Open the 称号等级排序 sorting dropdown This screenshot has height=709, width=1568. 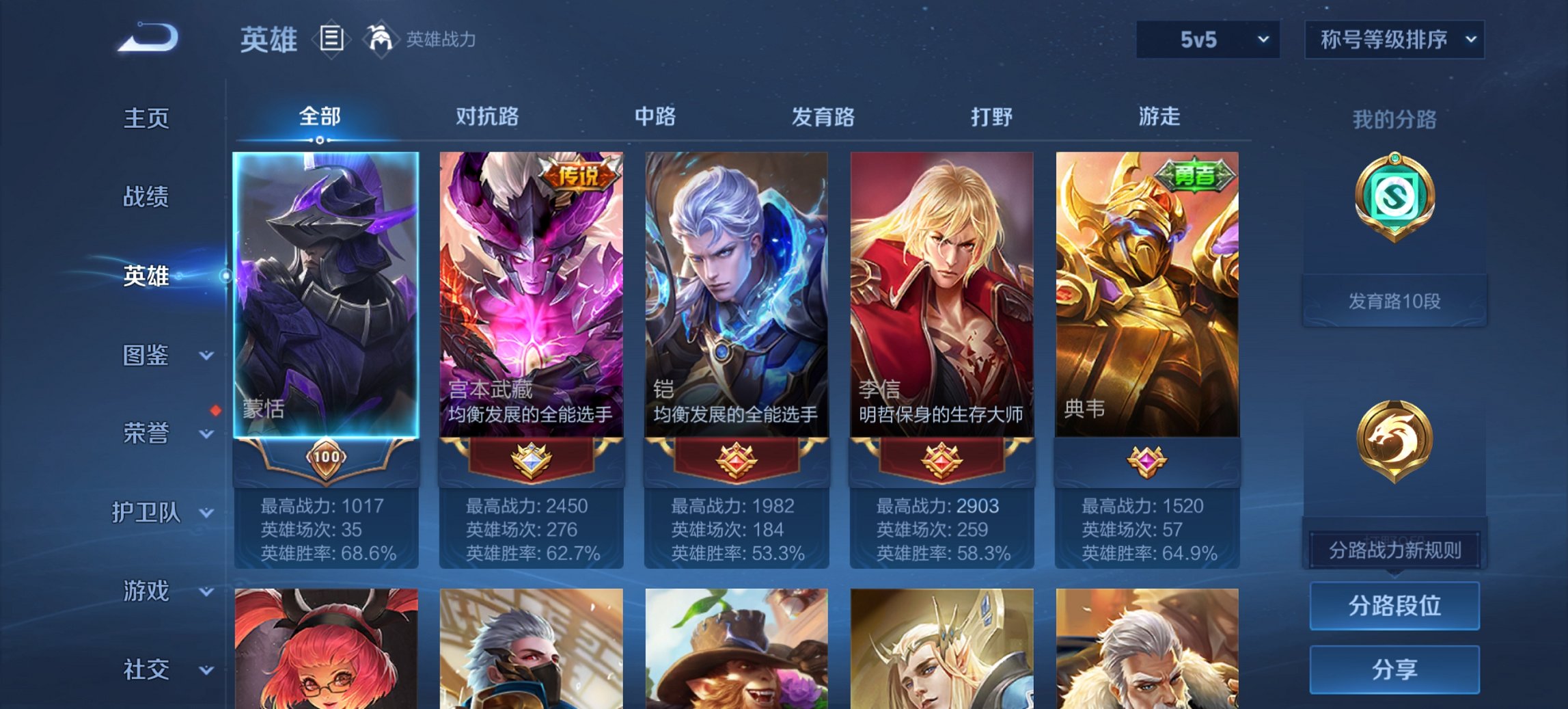pyautogui.click(x=1394, y=40)
